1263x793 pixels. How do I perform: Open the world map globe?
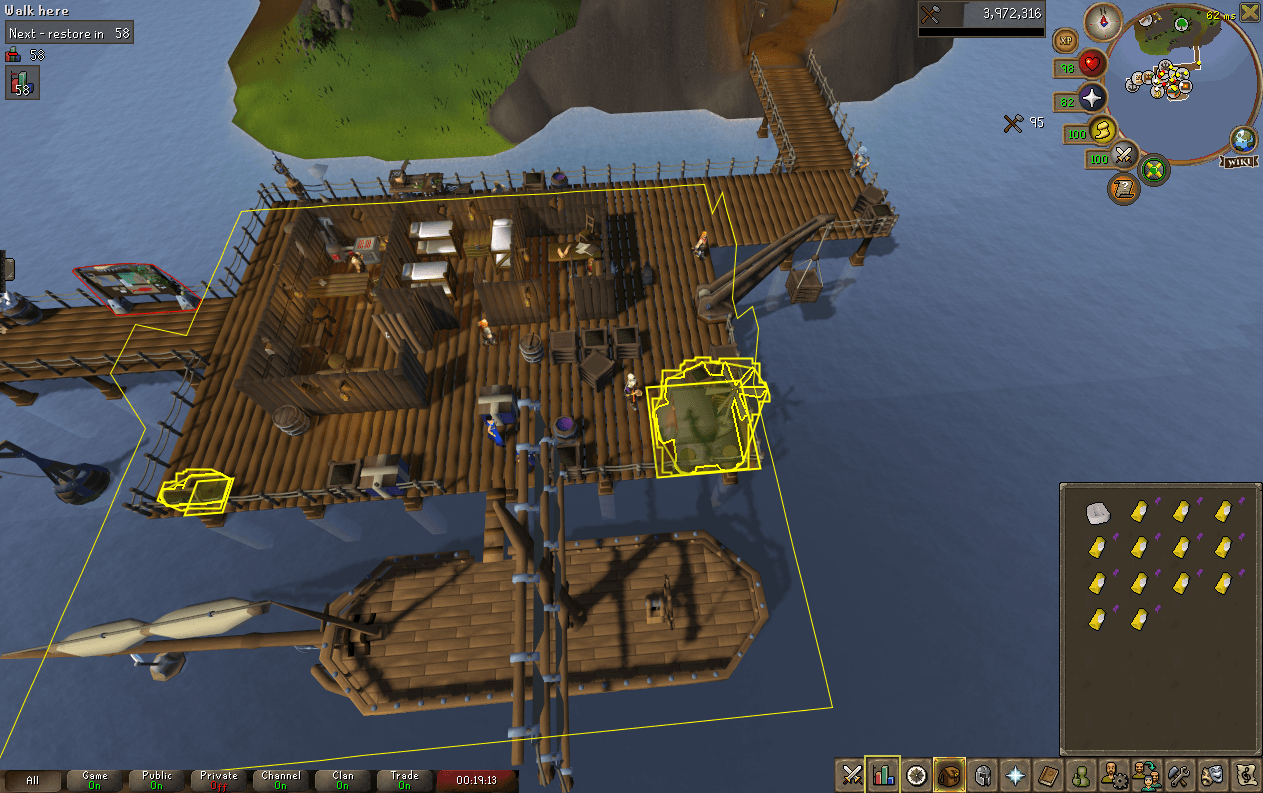coord(1244,139)
